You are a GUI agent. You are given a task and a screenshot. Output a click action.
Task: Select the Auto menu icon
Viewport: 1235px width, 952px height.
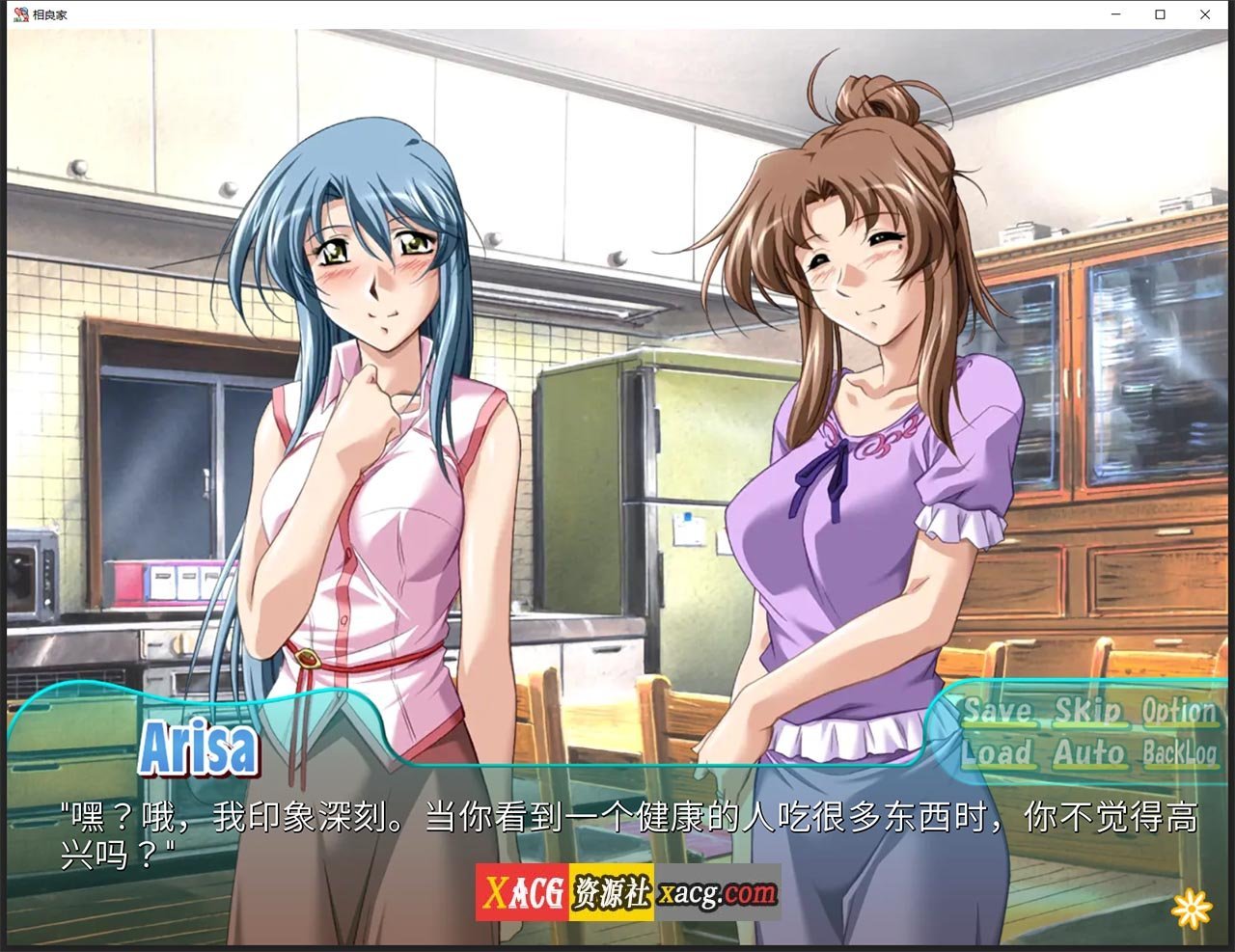click(1089, 755)
